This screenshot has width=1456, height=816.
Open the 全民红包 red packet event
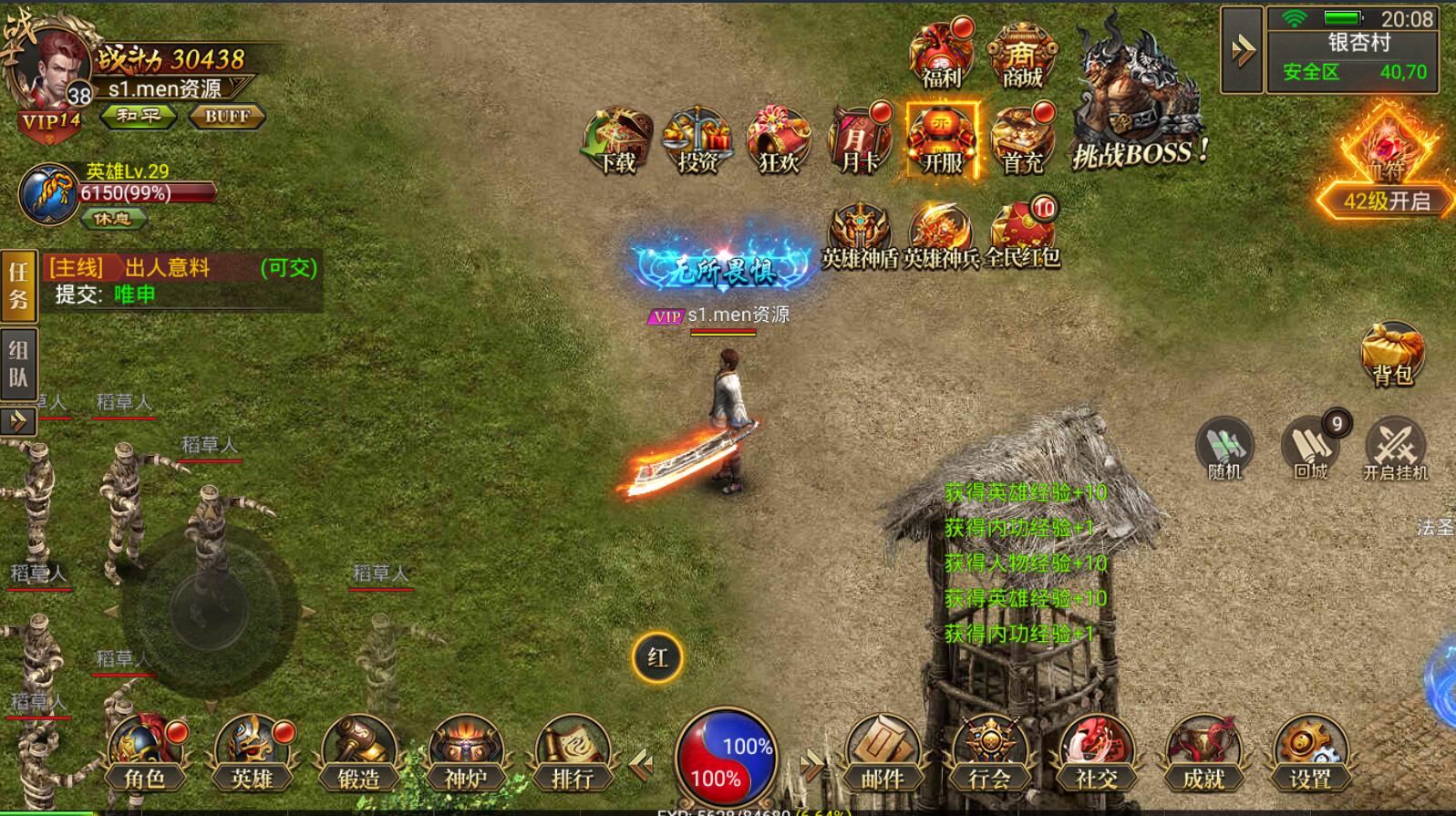point(1022,233)
